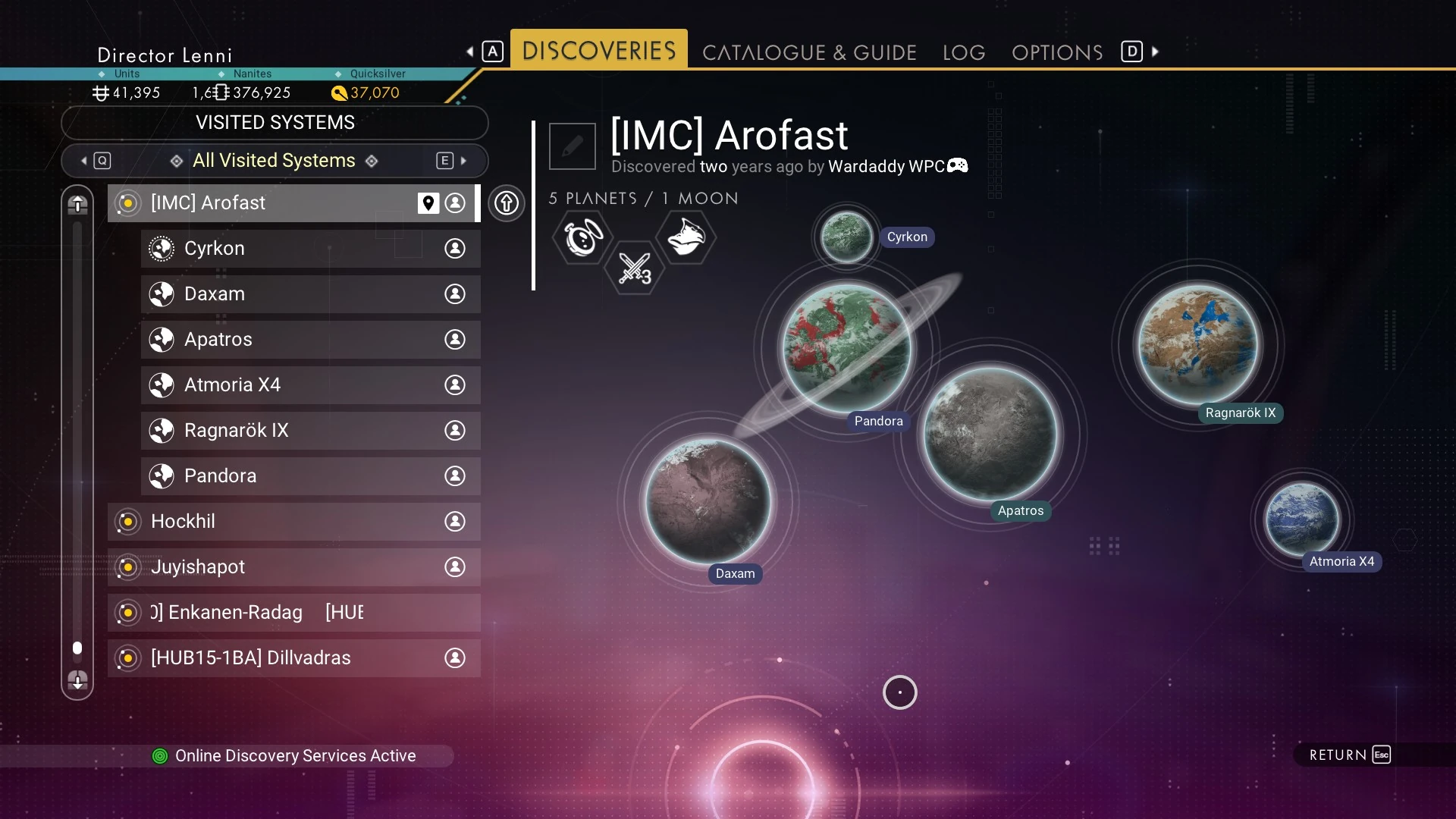Viewport: 1456px width, 819px height.
Task: Click the upload discovery arrow button
Action: tap(507, 203)
